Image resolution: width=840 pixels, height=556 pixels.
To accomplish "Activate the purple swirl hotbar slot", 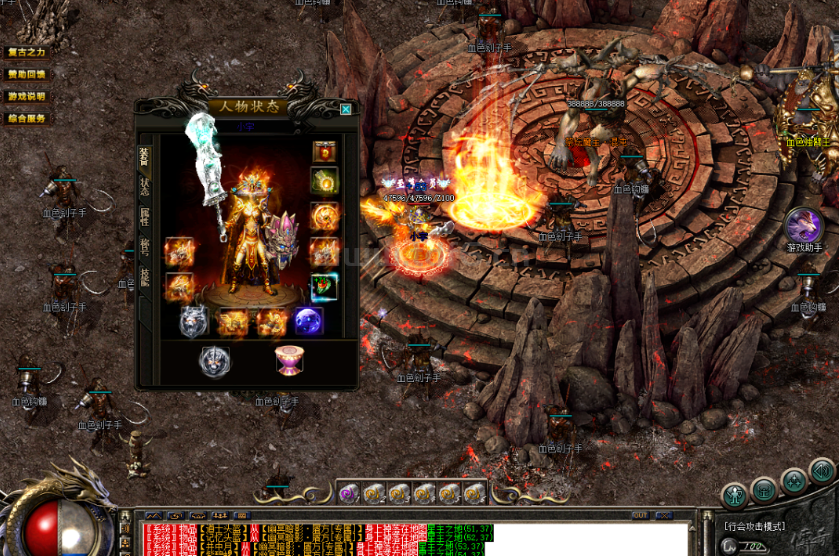I will pos(348,492).
